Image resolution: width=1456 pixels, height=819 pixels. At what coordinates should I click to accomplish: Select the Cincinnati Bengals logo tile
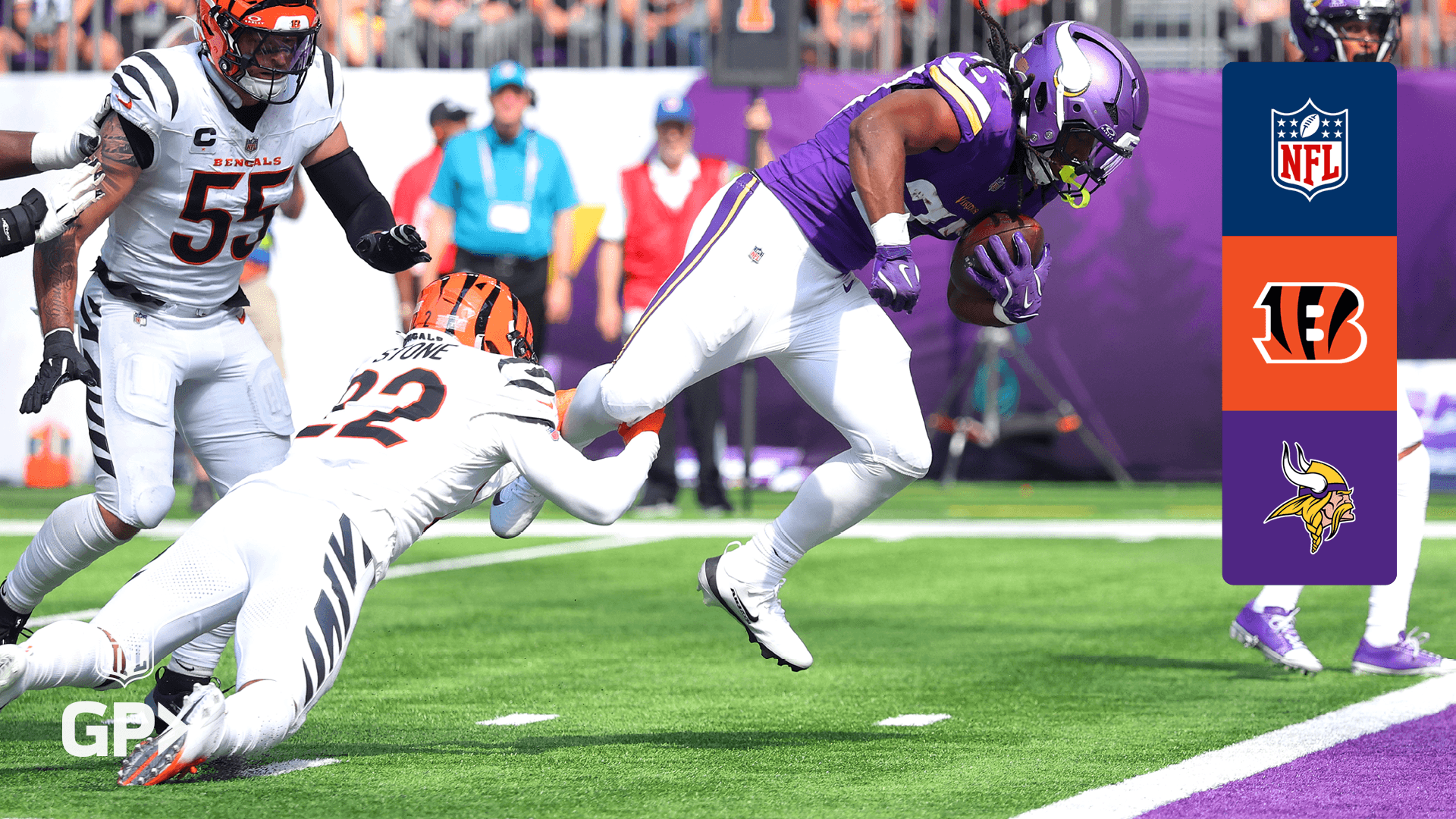[1309, 323]
